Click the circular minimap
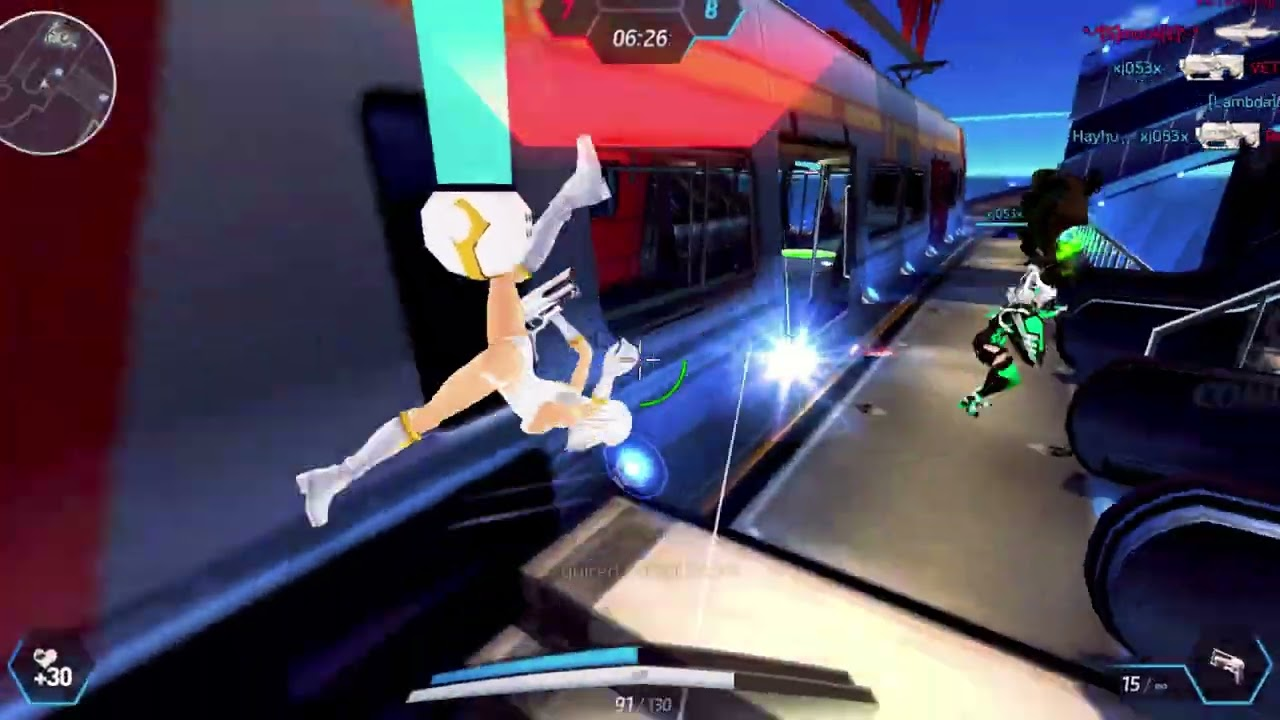1280x720 pixels. (57, 84)
